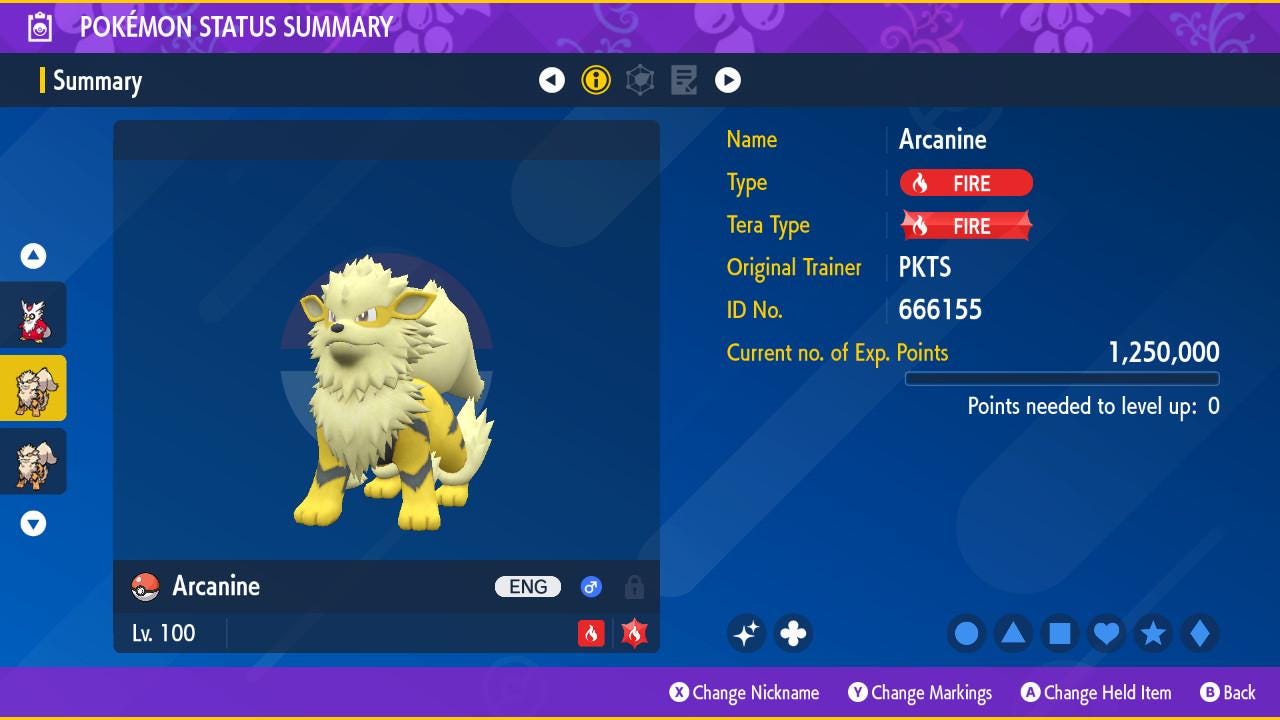Switch to the hexagon stats tab

coord(640,80)
